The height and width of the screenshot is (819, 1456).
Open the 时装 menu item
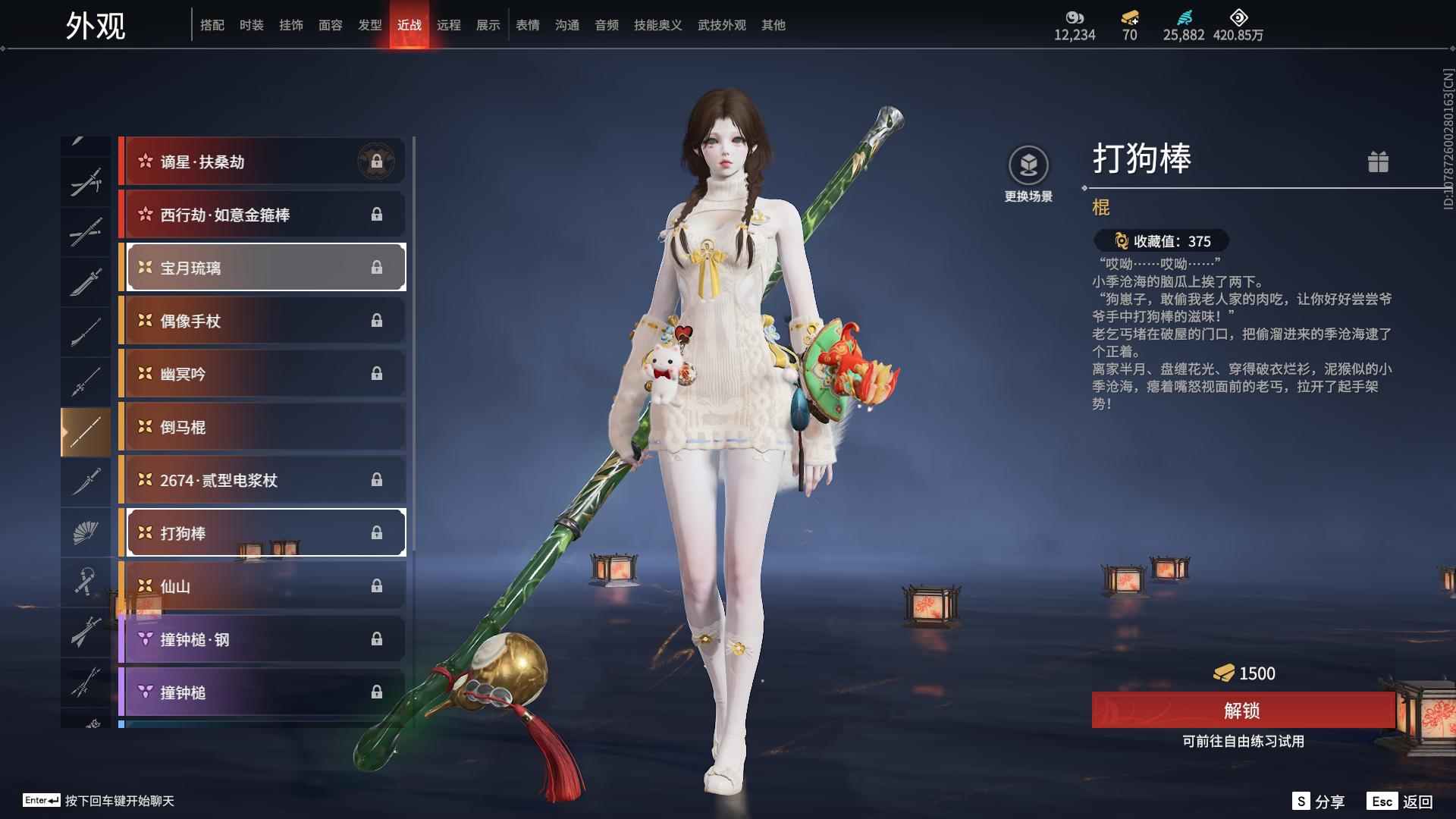pyautogui.click(x=252, y=24)
